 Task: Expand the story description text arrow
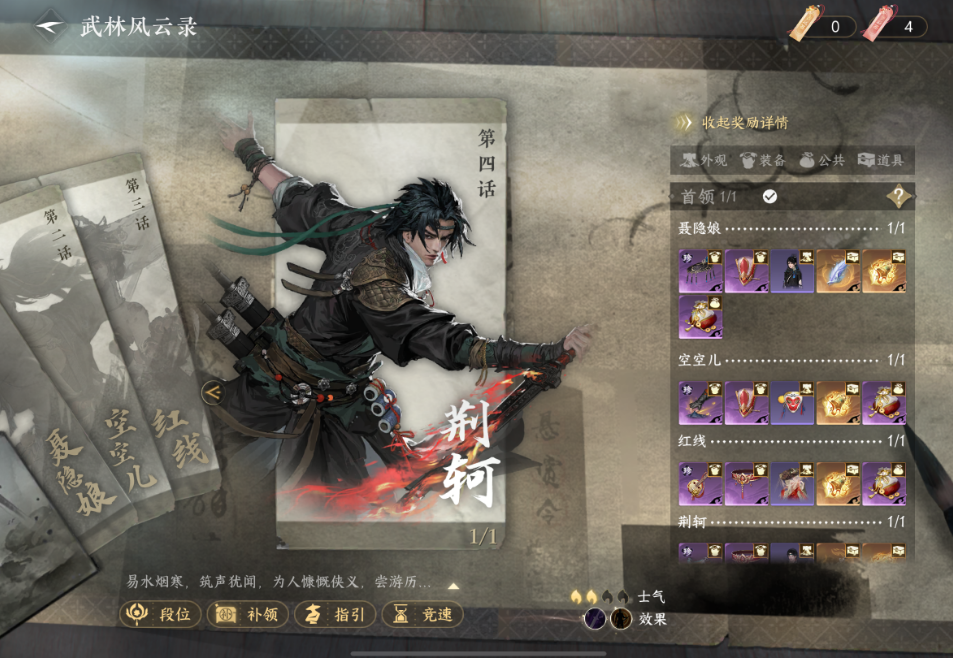(454, 586)
